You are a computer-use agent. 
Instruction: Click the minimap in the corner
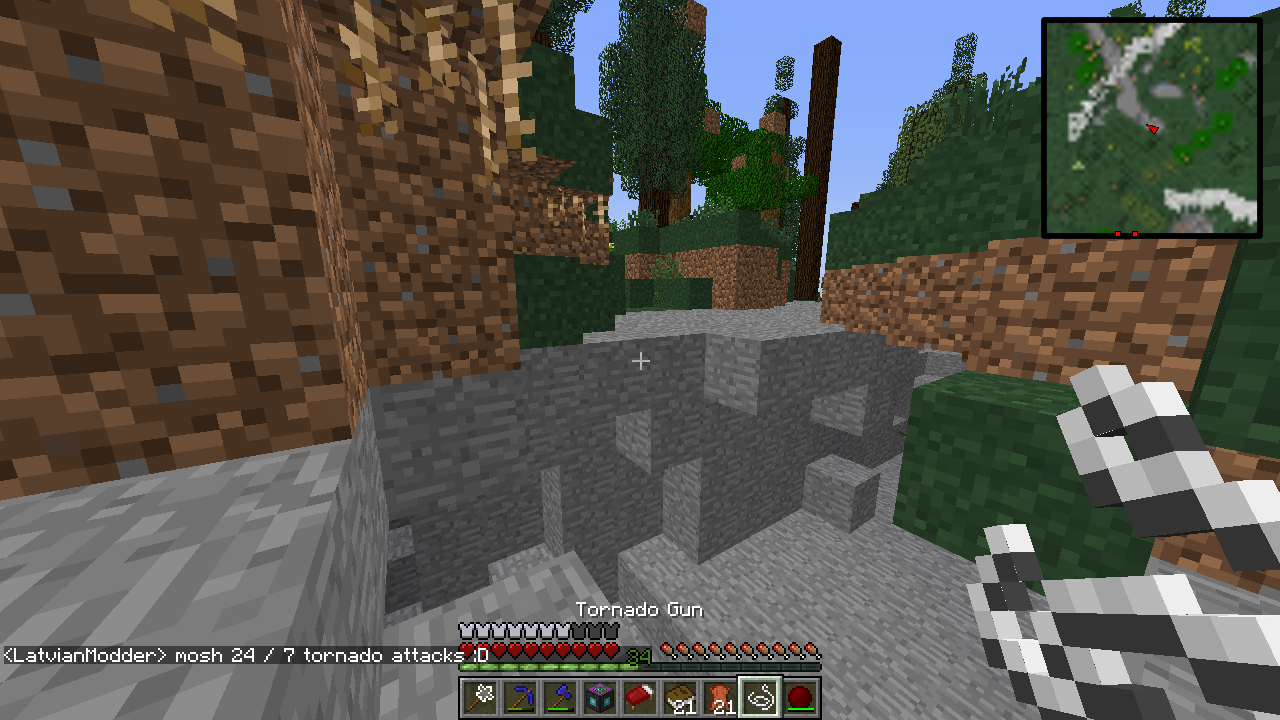click(1151, 127)
